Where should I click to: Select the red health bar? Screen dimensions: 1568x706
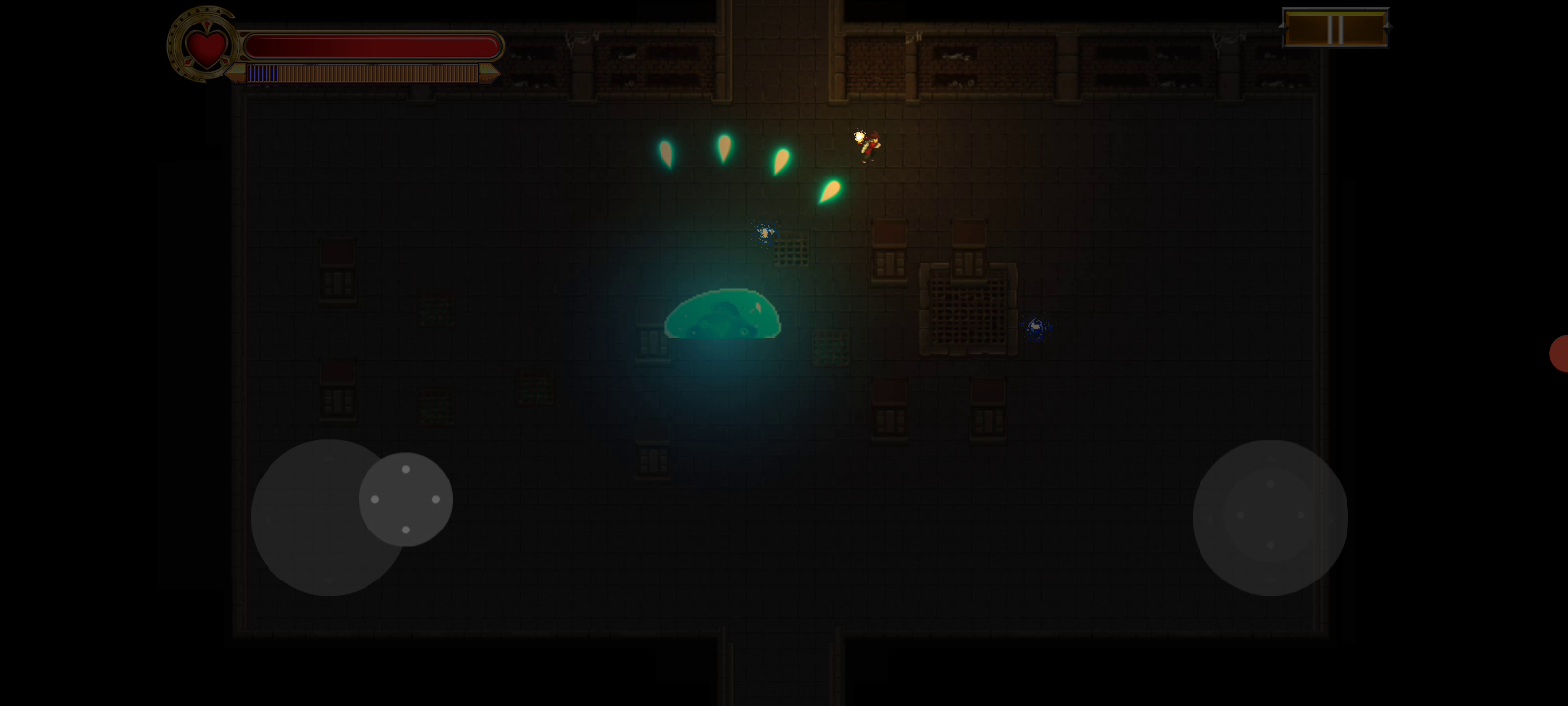click(x=372, y=43)
